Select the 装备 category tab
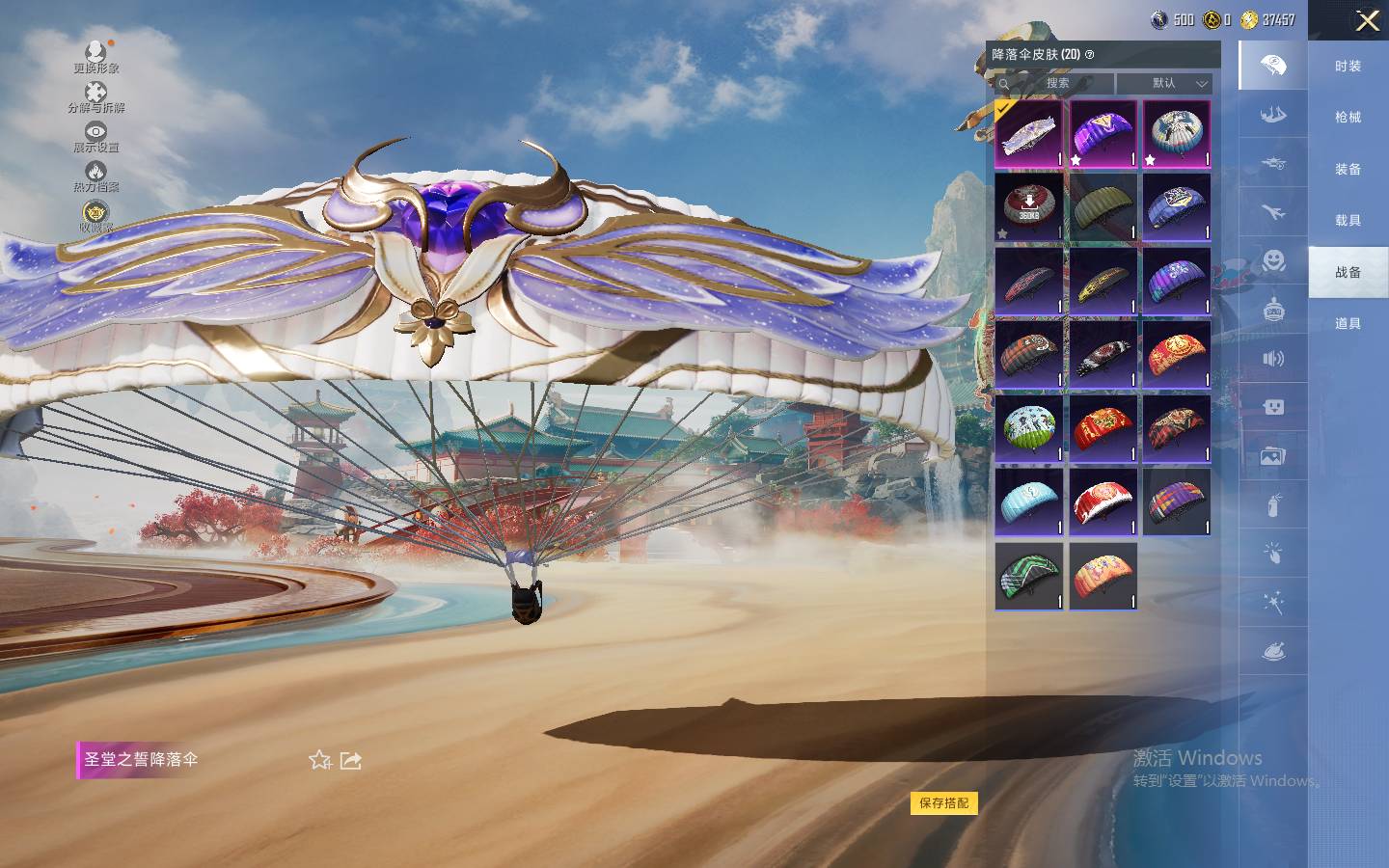This screenshot has width=1389, height=868. (x=1348, y=169)
